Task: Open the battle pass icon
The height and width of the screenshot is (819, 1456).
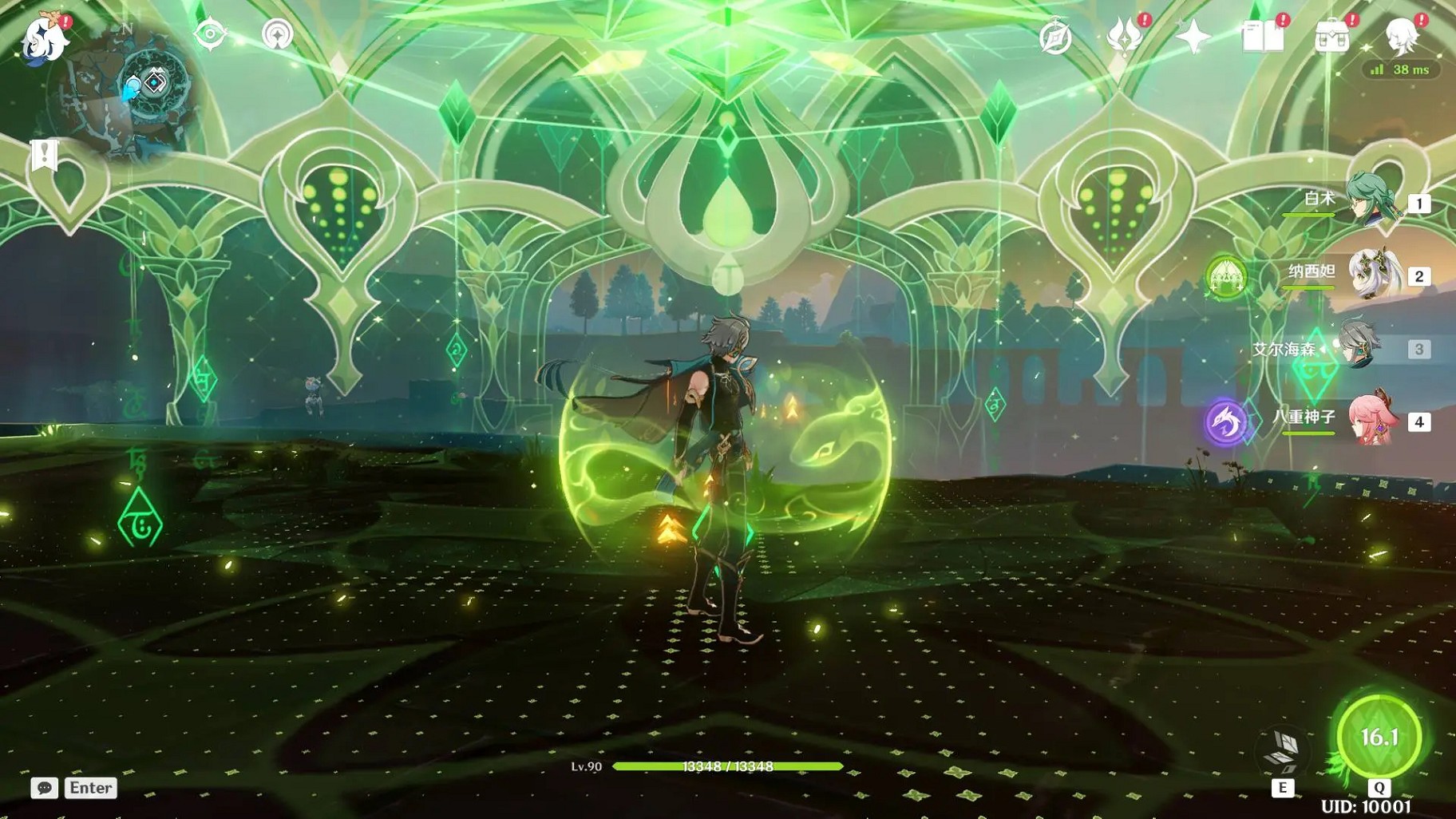Action: pos(1124,37)
